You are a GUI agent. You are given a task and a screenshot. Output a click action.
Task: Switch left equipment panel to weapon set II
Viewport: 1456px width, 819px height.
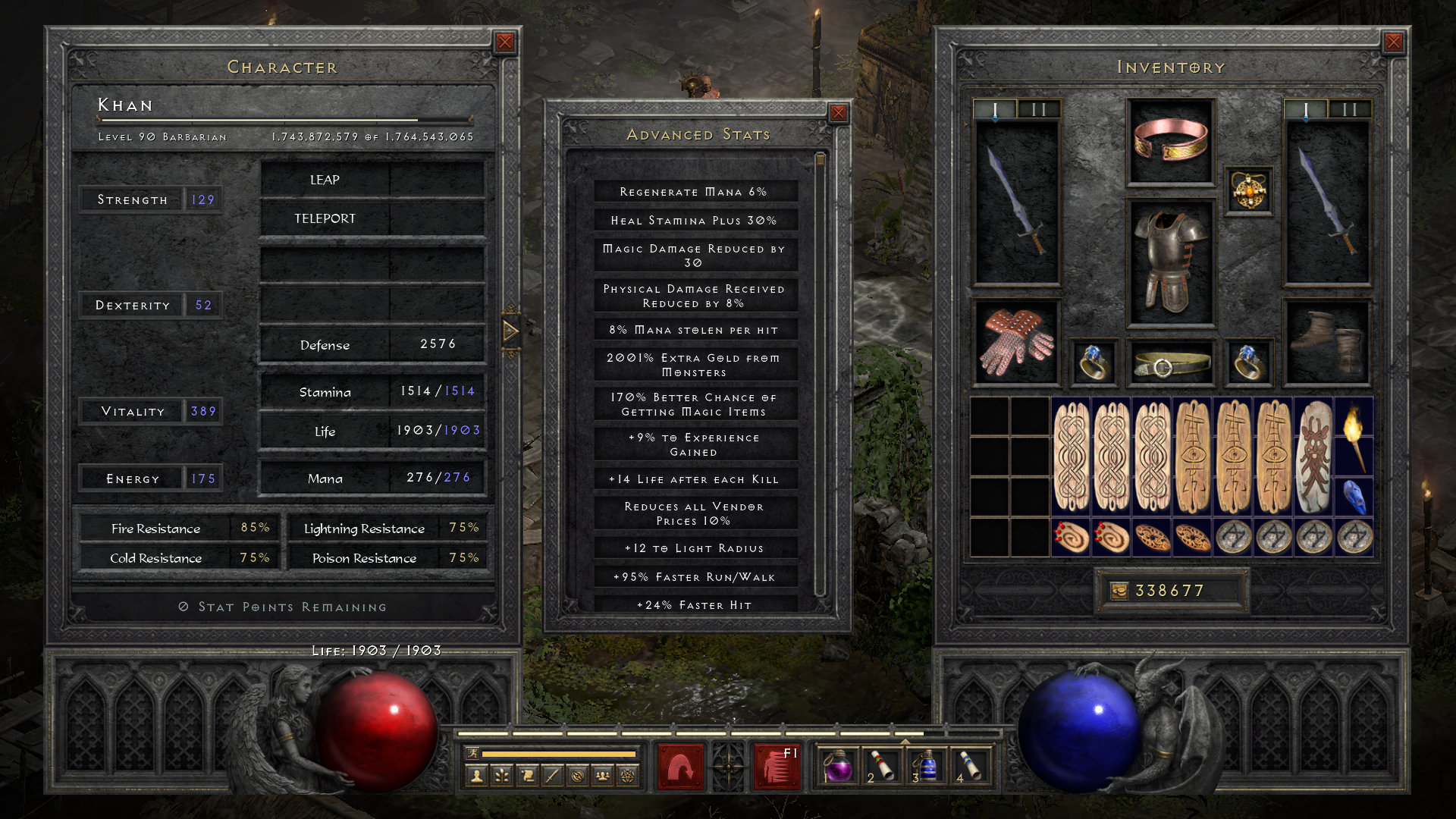click(x=1040, y=108)
